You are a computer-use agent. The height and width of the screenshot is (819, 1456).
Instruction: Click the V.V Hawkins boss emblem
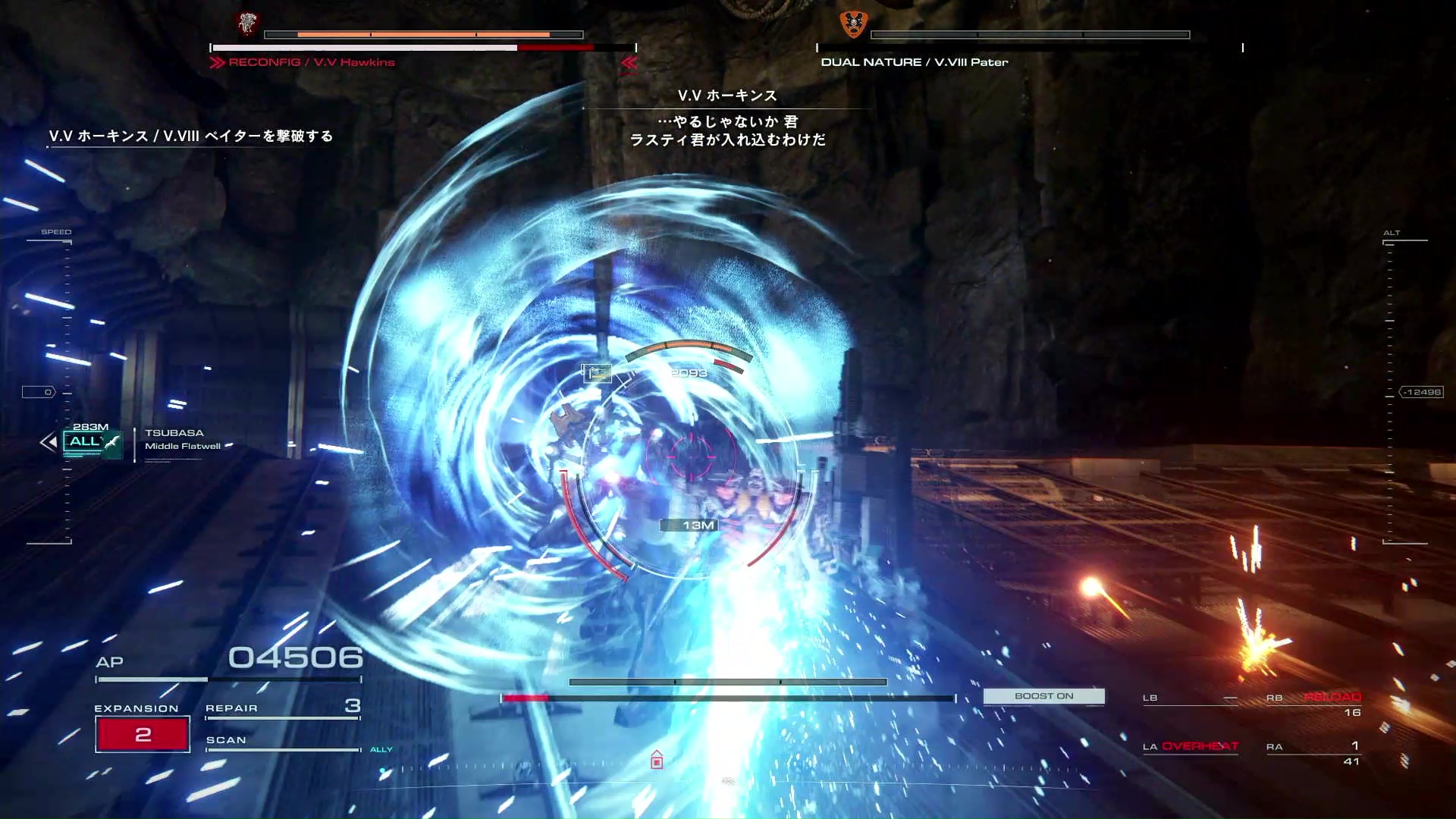247,24
